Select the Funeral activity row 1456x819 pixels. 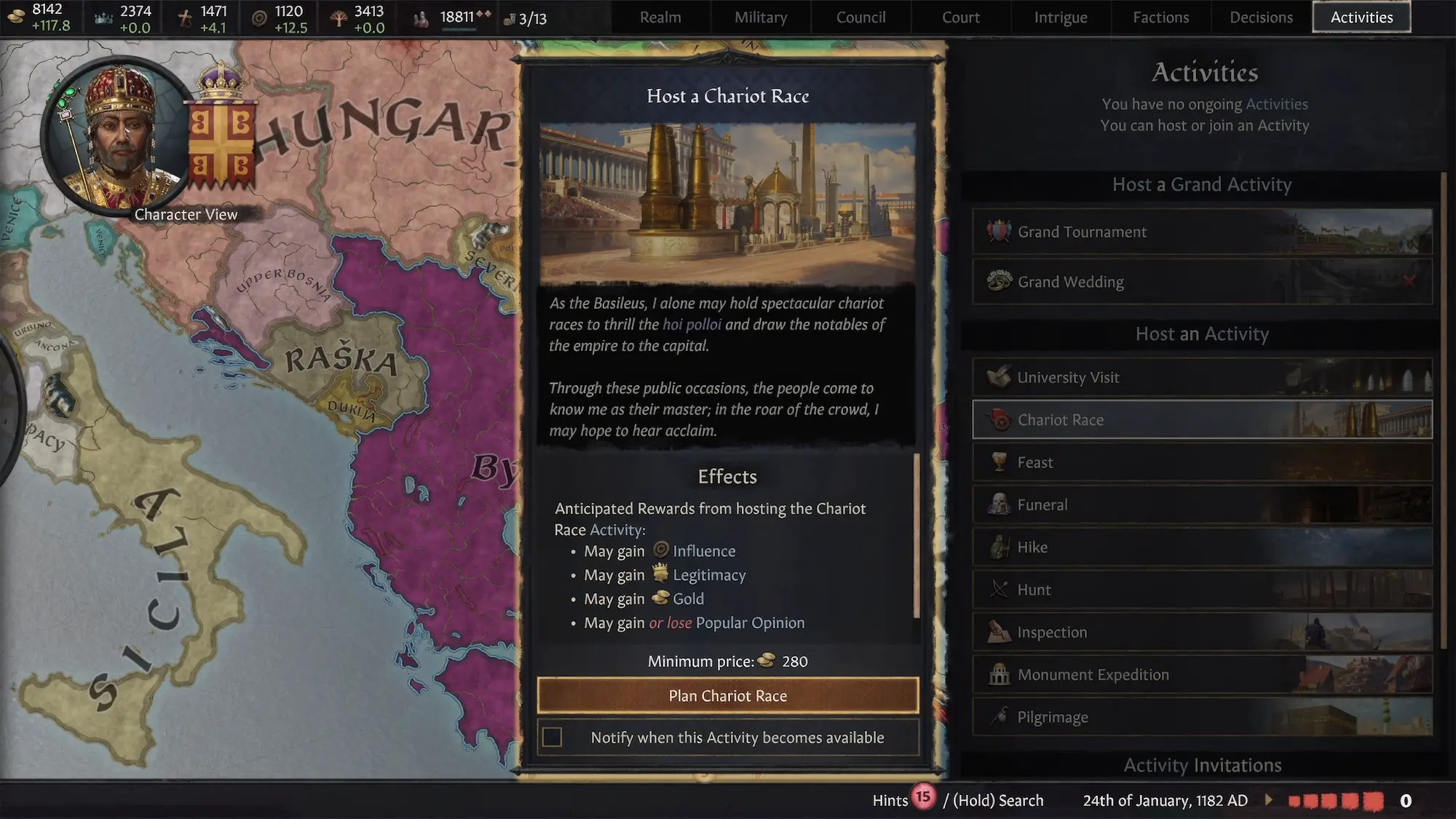1202,505
